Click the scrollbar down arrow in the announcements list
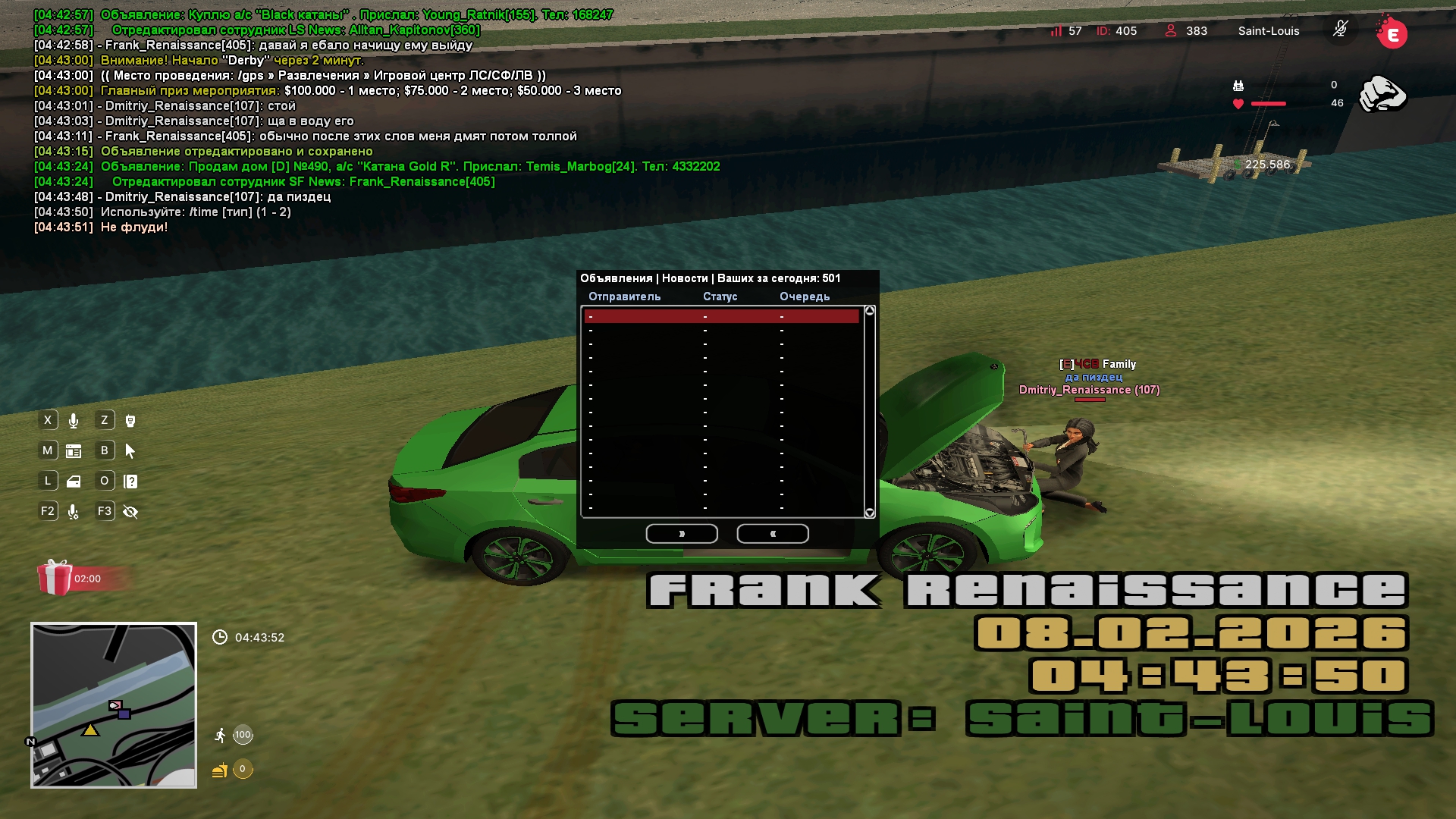 (x=870, y=513)
